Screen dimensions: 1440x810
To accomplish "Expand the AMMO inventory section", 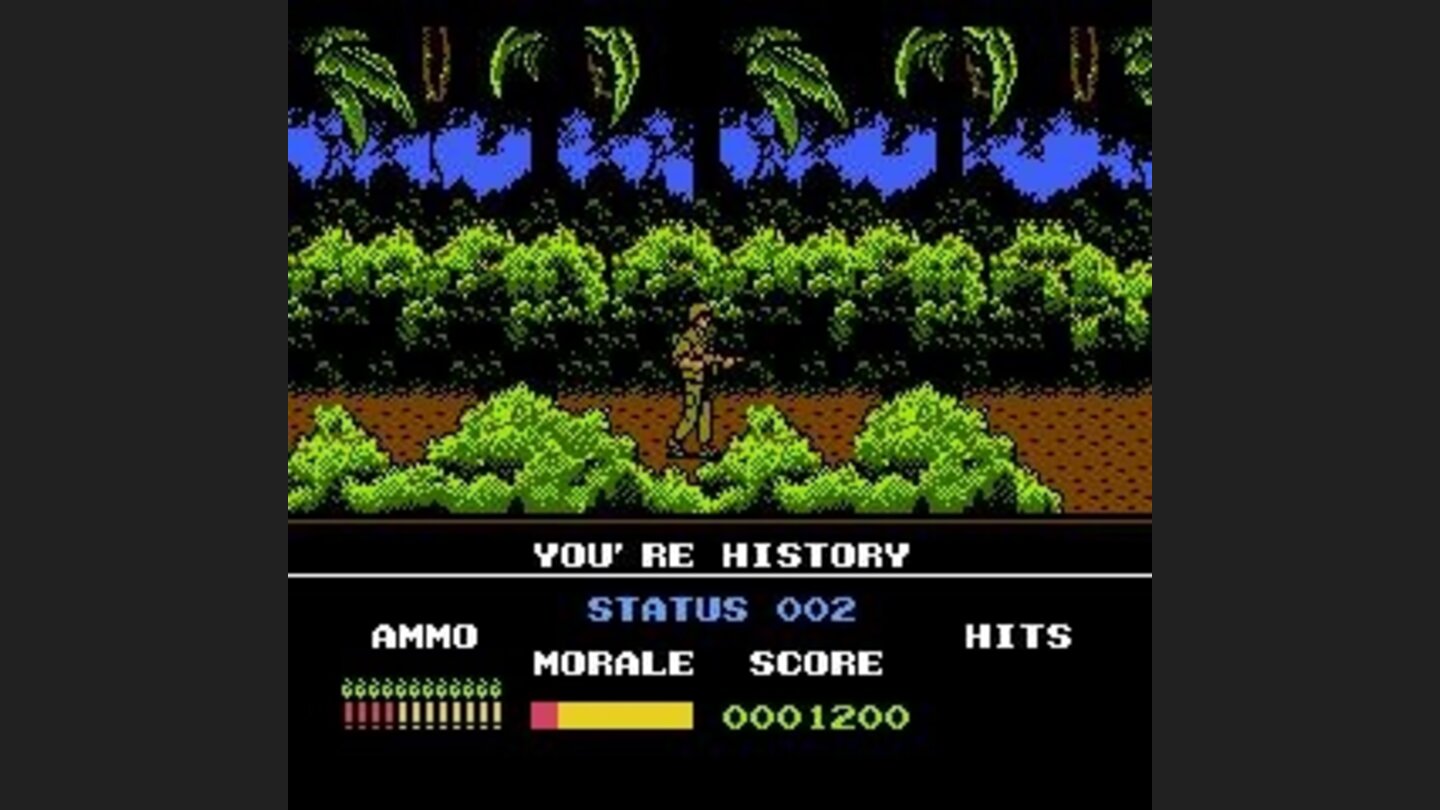I will [424, 635].
